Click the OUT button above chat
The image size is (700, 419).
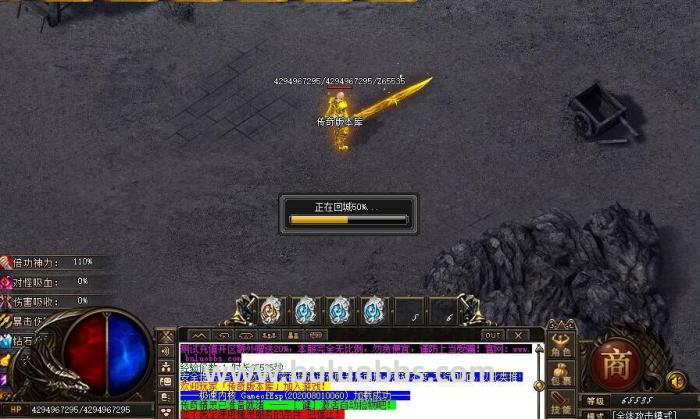[x=493, y=335]
